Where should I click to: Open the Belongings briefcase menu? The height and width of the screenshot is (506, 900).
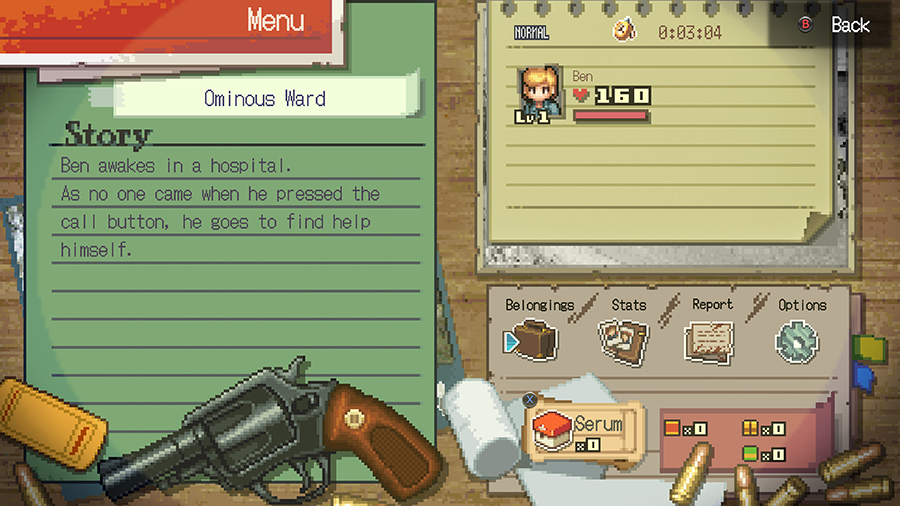point(535,340)
